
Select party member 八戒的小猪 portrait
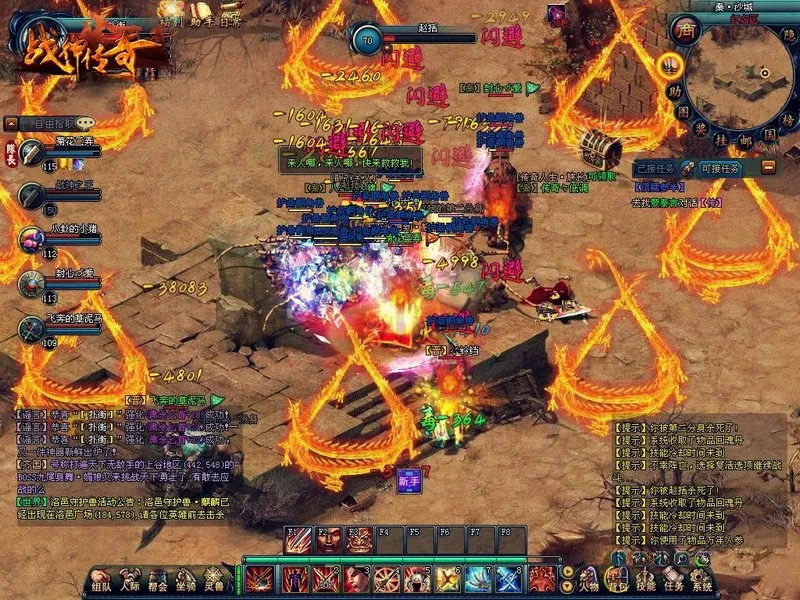pyautogui.click(x=31, y=238)
